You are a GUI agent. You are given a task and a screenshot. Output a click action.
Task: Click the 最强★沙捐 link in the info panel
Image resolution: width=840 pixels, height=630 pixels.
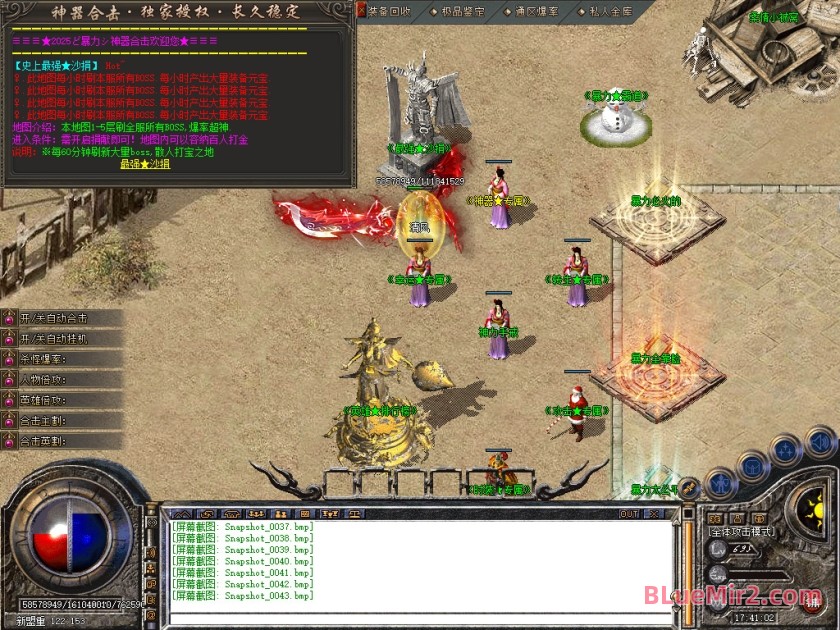point(144,164)
